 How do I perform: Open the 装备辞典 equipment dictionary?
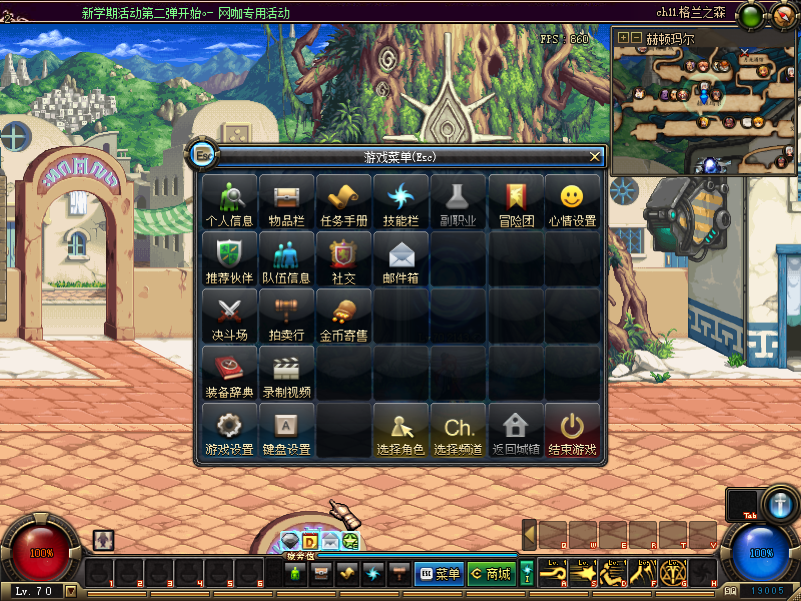coord(230,374)
